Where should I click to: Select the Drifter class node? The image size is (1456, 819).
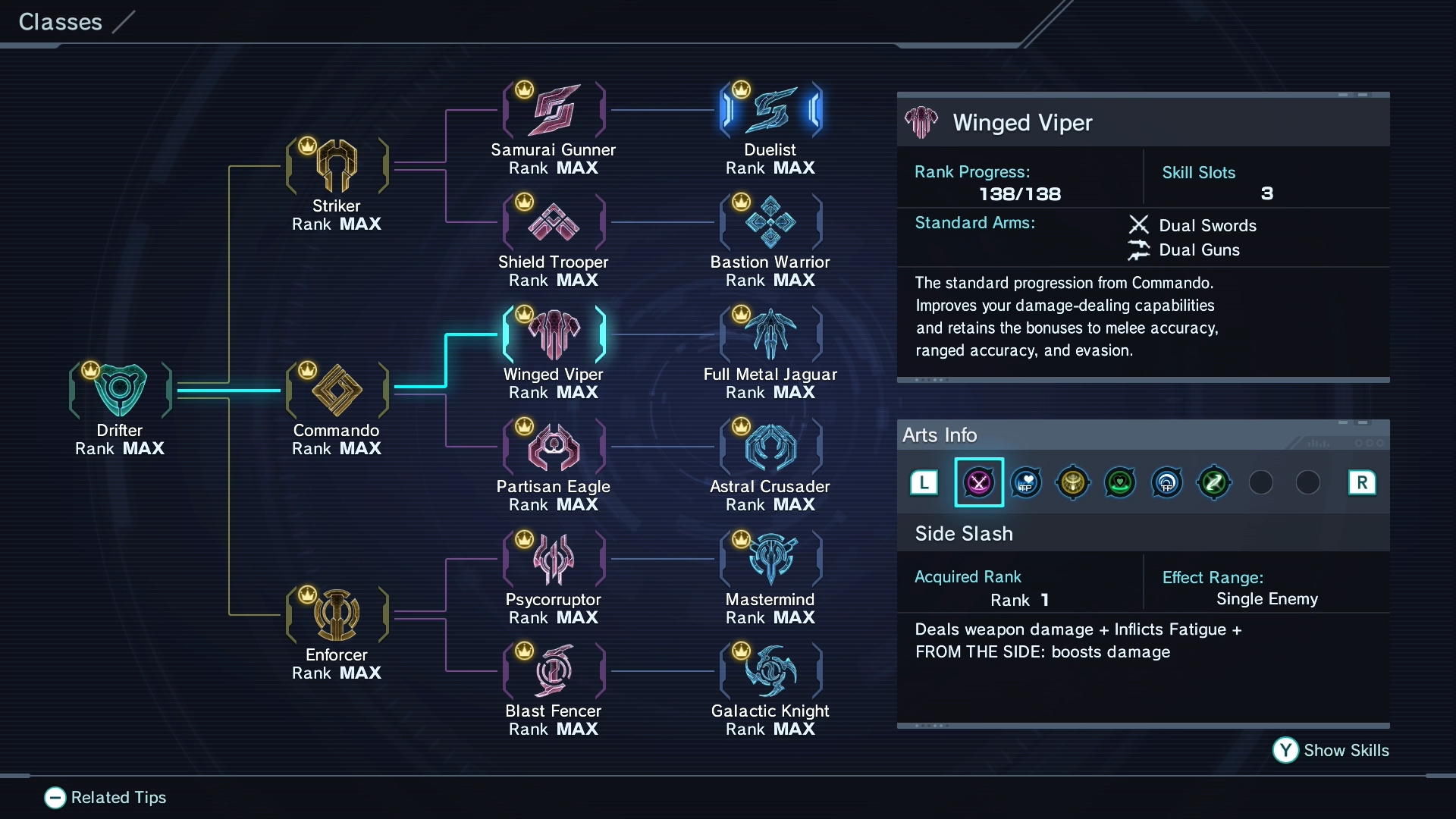pyautogui.click(x=120, y=391)
